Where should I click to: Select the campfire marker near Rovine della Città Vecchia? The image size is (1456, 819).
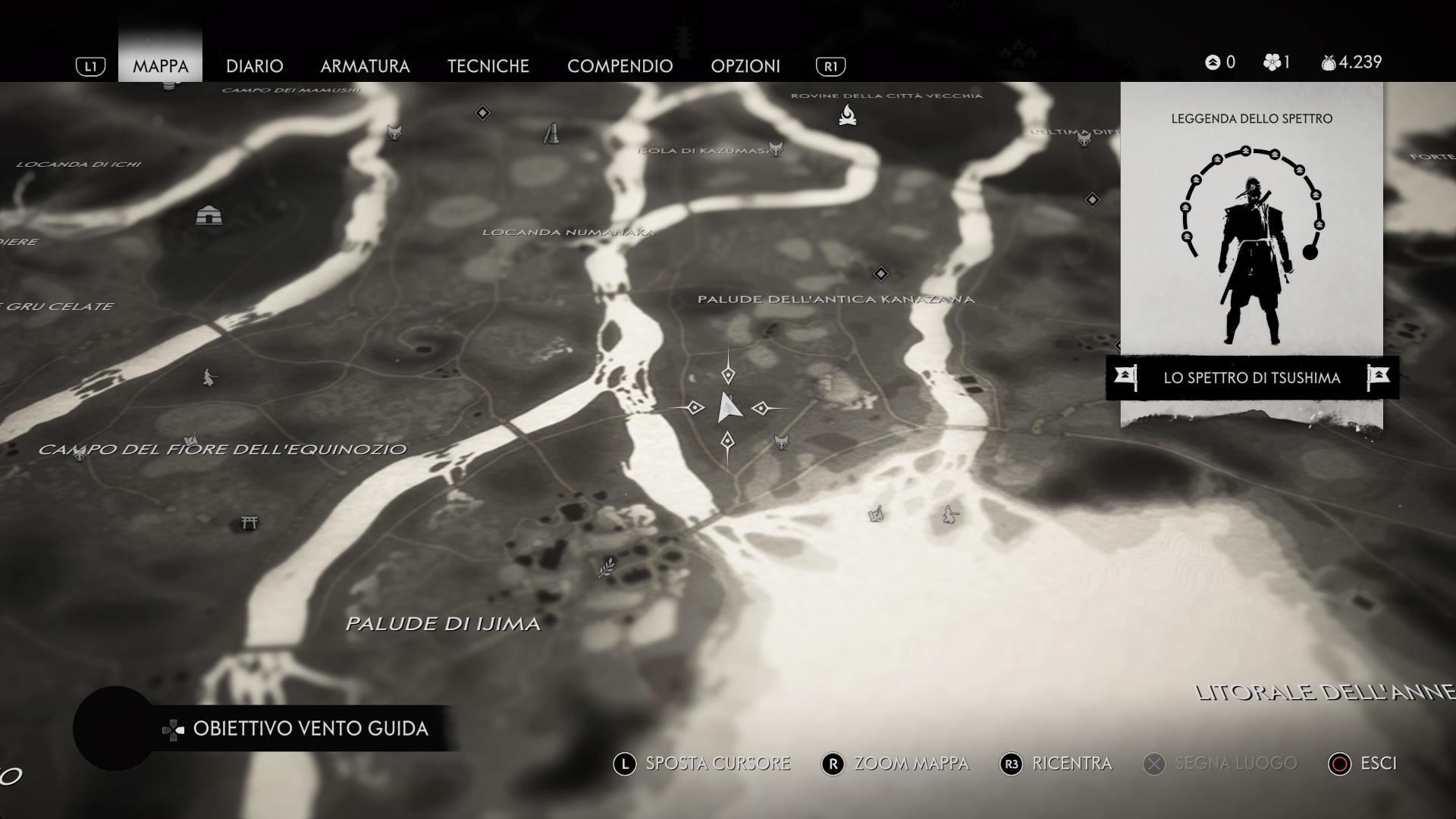pyautogui.click(x=847, y=115)
